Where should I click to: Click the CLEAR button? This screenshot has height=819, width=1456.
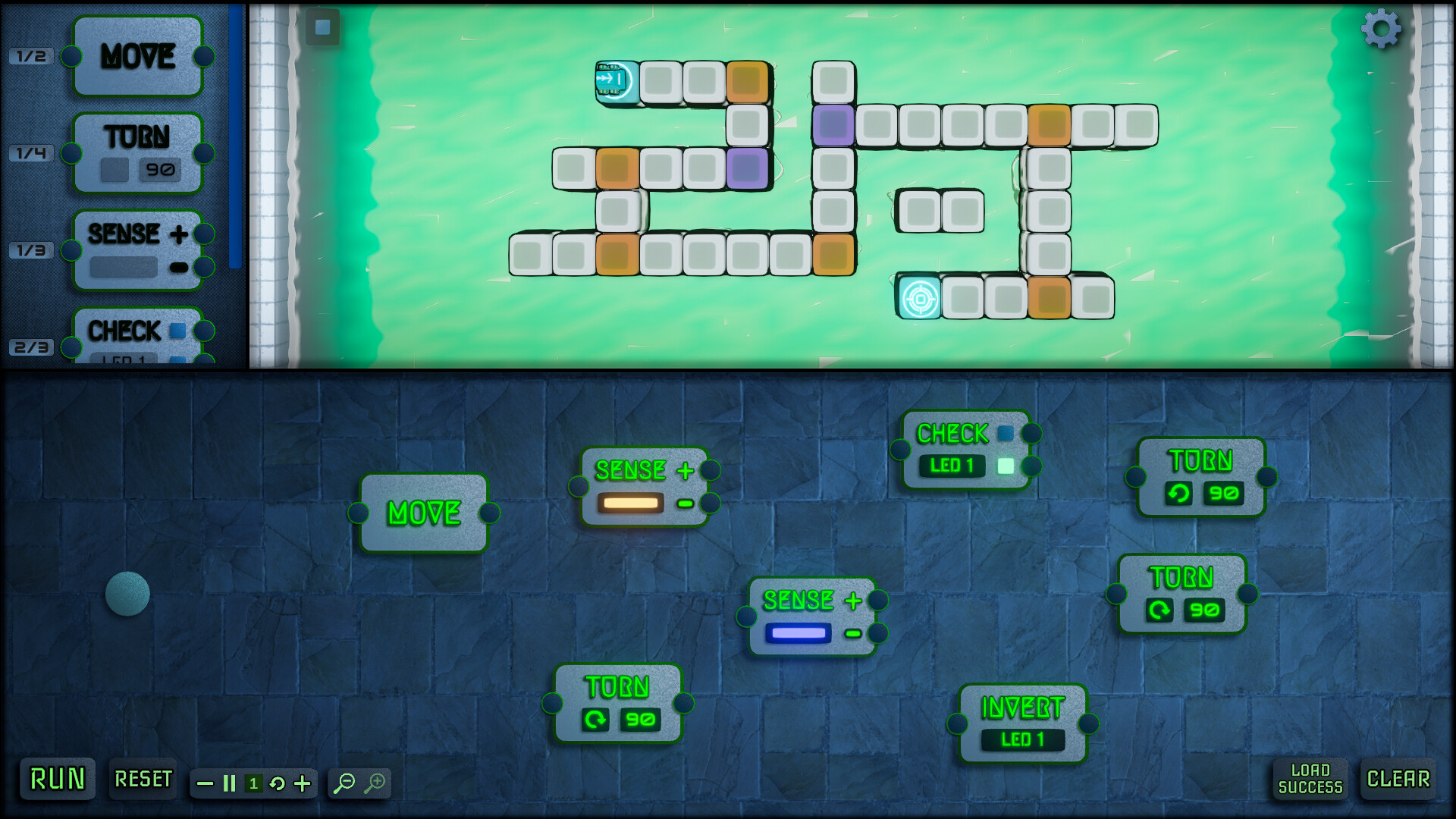click(x=1398, y=779)
